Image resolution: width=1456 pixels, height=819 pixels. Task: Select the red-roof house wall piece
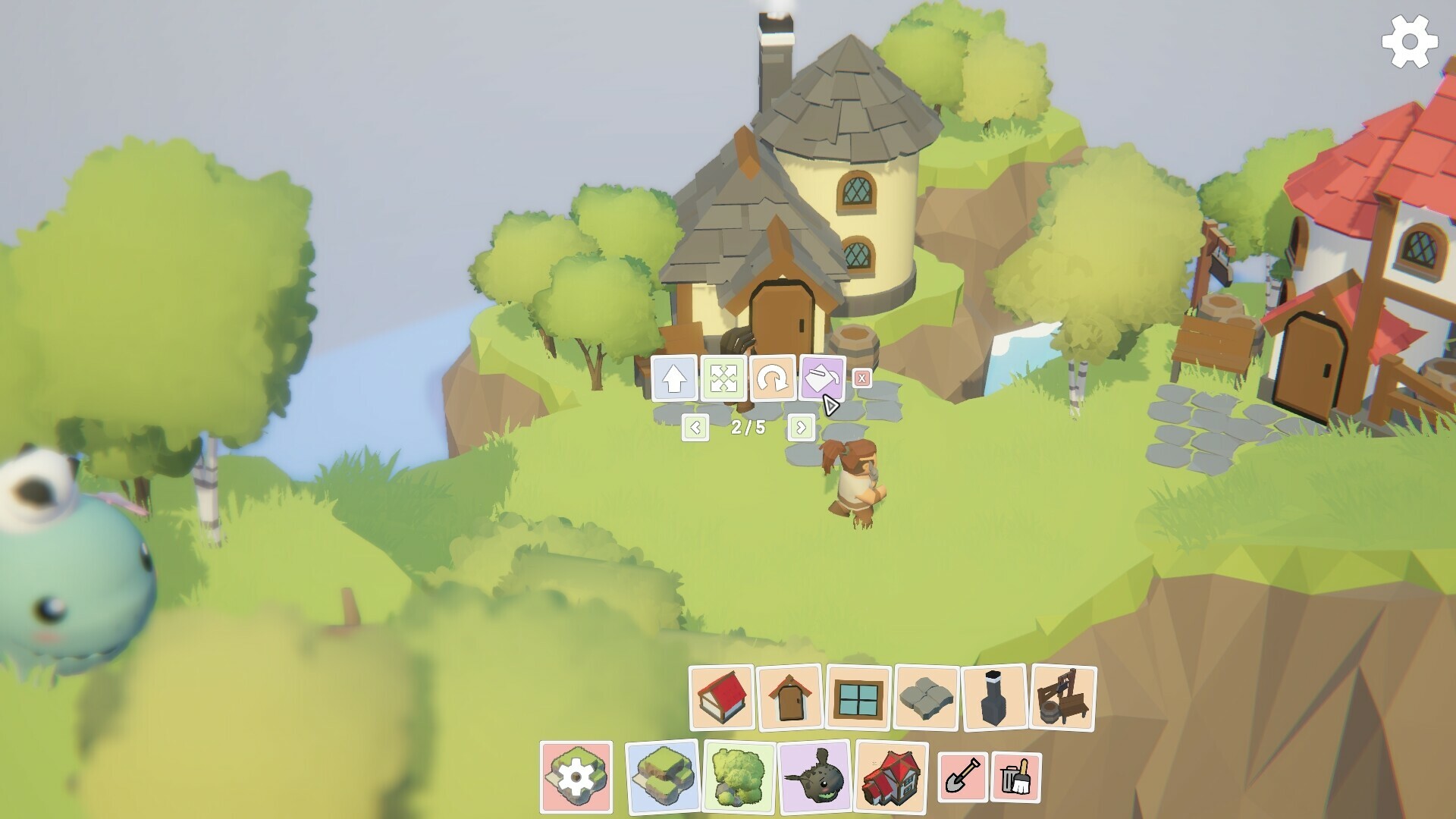pyautogui.click(x=721, y=698)
